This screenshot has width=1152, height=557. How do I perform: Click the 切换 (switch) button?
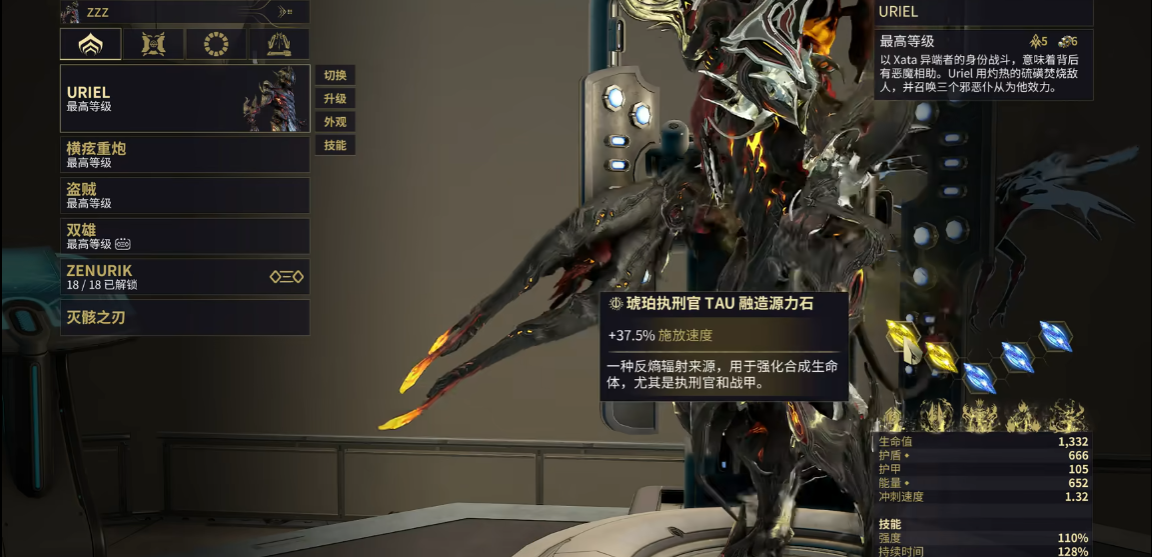click(x=335, y=76)
